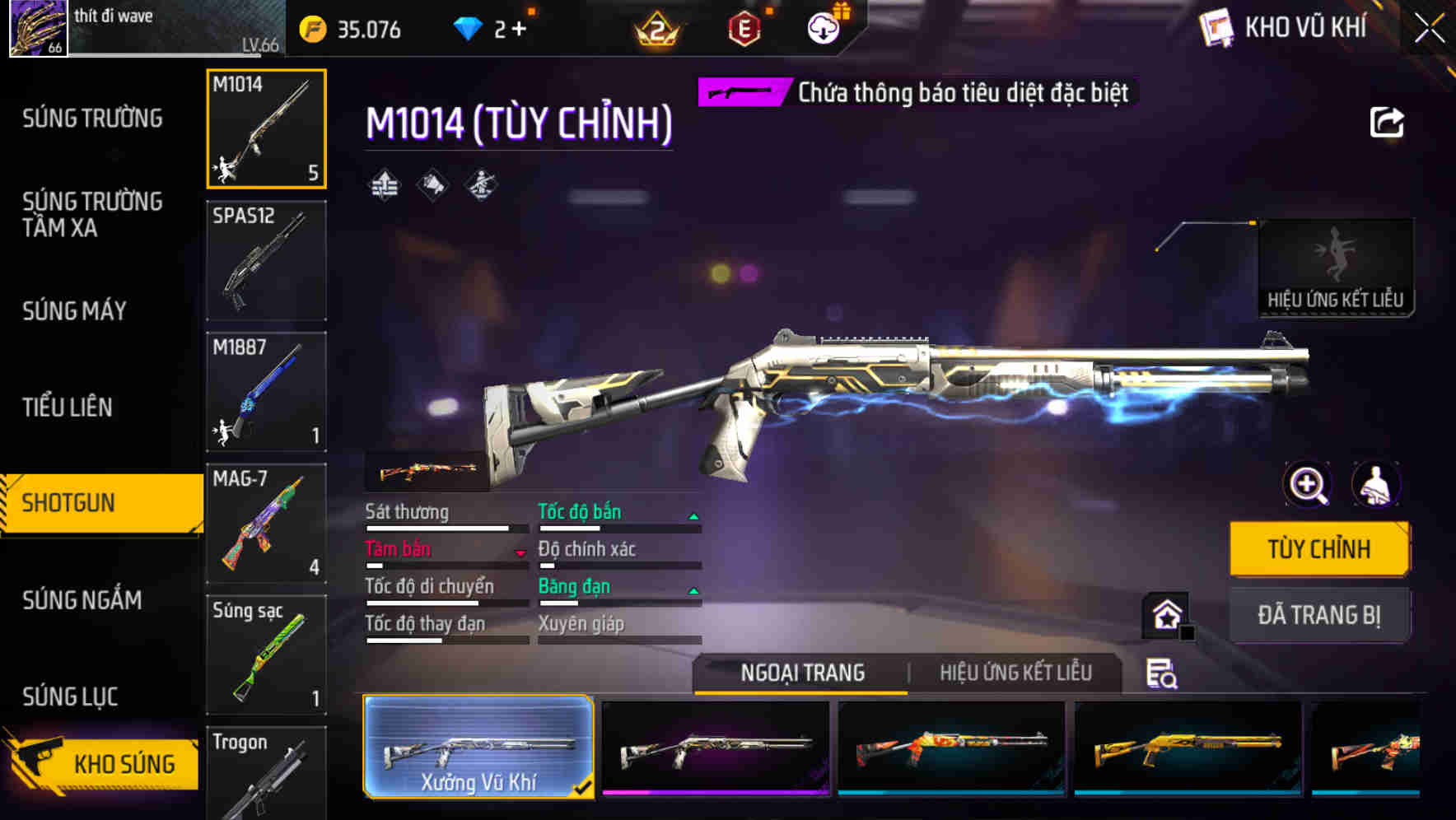The width and height of the screenshot is (1456, 820).
Task: Switch to the HIỆU ỨNG KẾT LIỄU tab
Action: [x=1016, y=673]
